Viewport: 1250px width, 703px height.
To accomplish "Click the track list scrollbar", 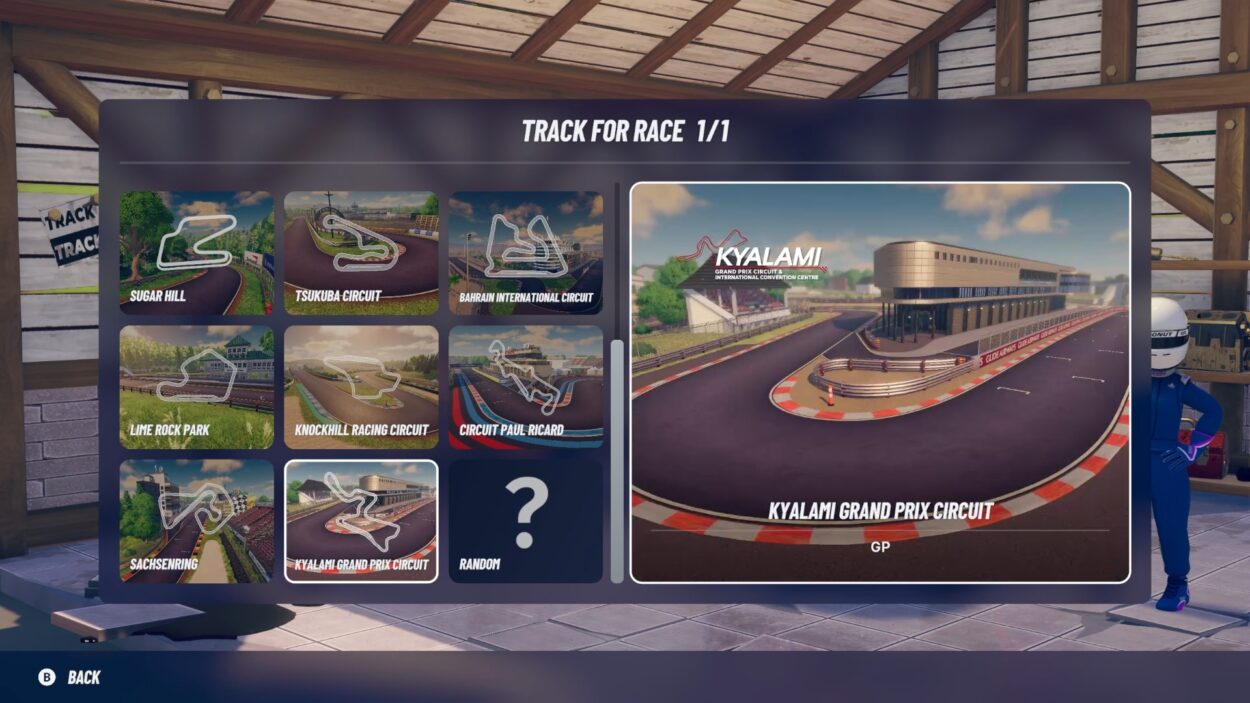I will tap(617, 460).
